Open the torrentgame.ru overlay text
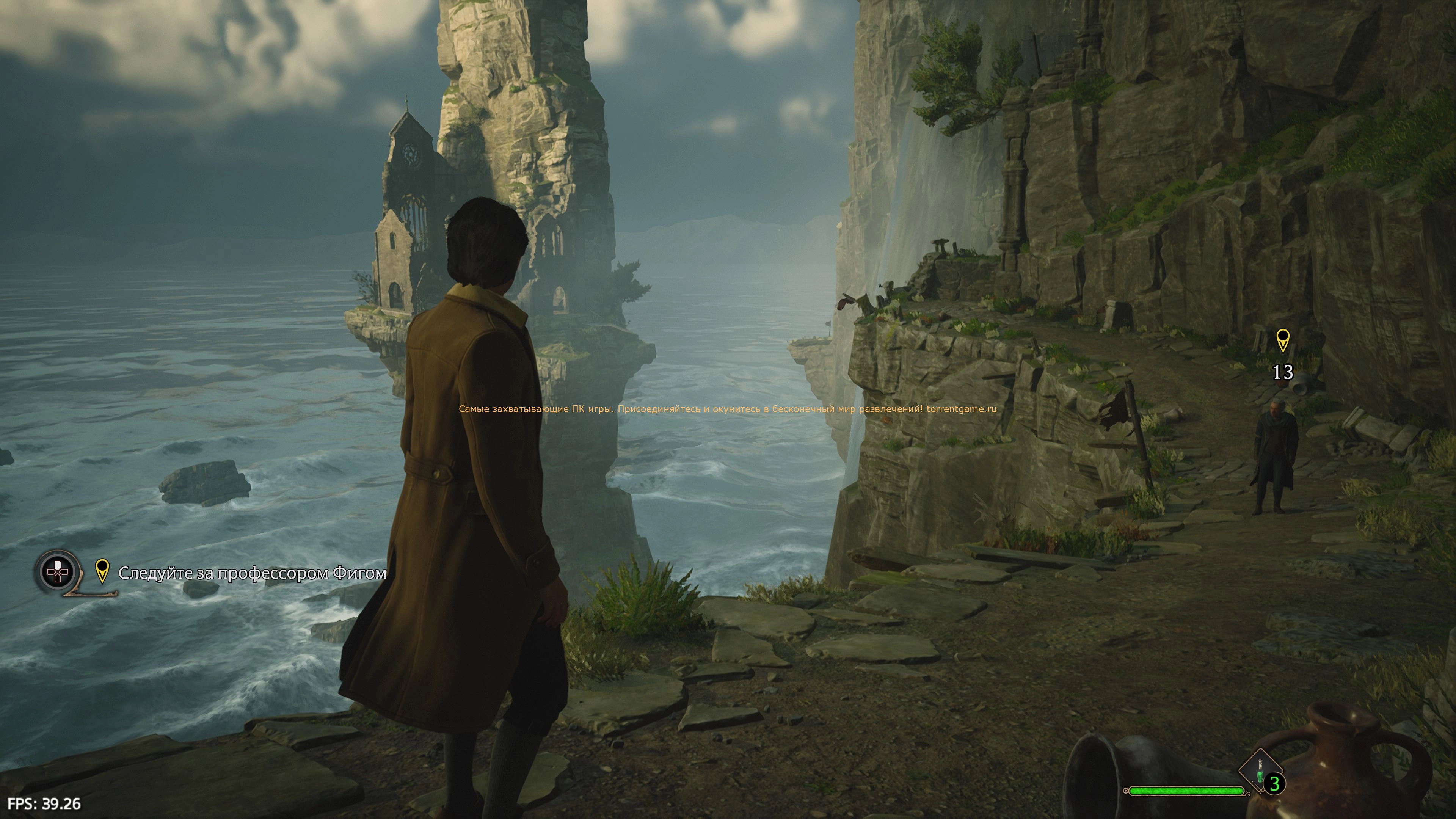Image resolution: width=1456 pixels, height=819 pixels. coord(728,409)
